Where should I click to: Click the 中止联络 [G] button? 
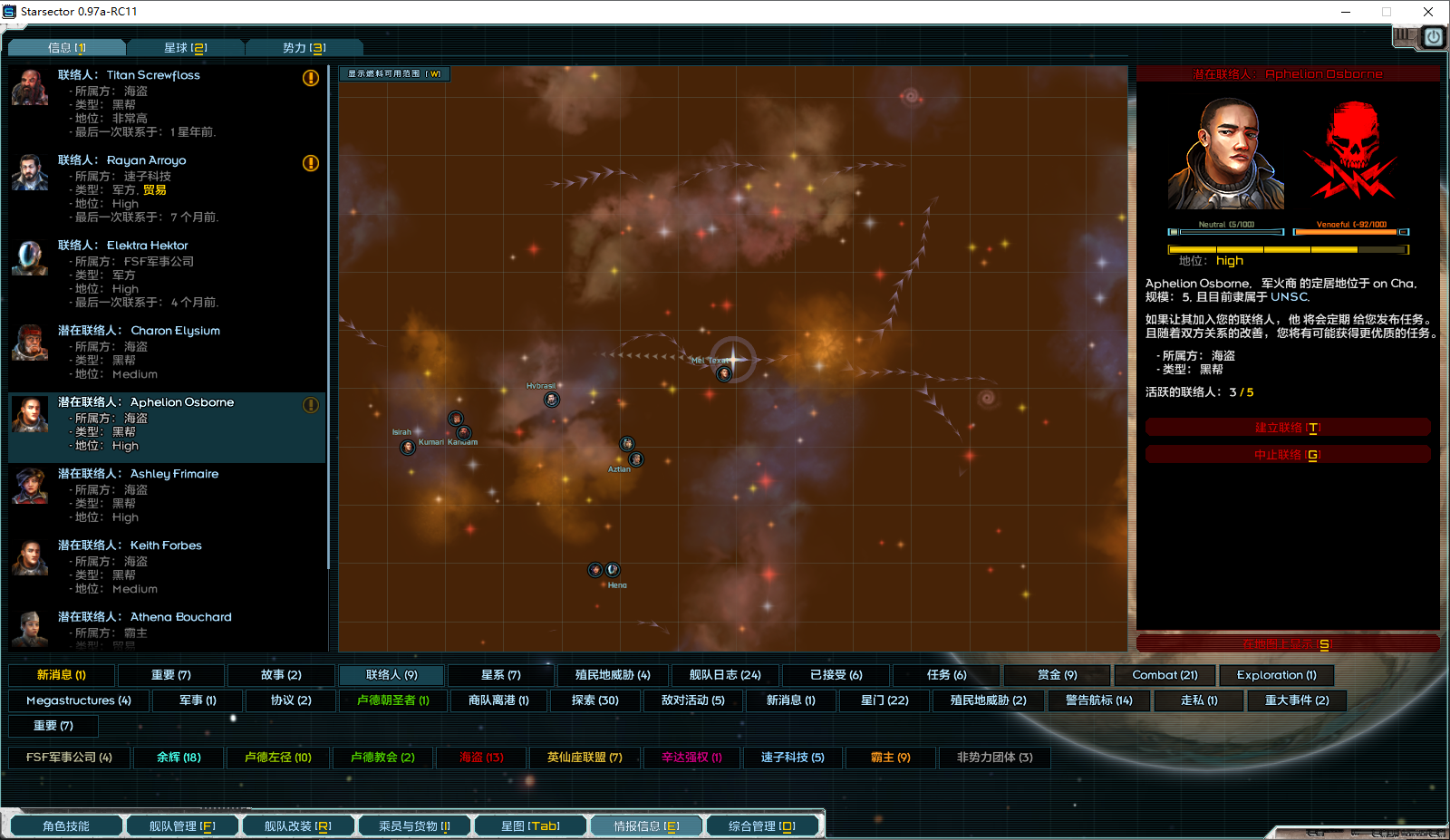pyautogui.click(x=1288, y=454)
